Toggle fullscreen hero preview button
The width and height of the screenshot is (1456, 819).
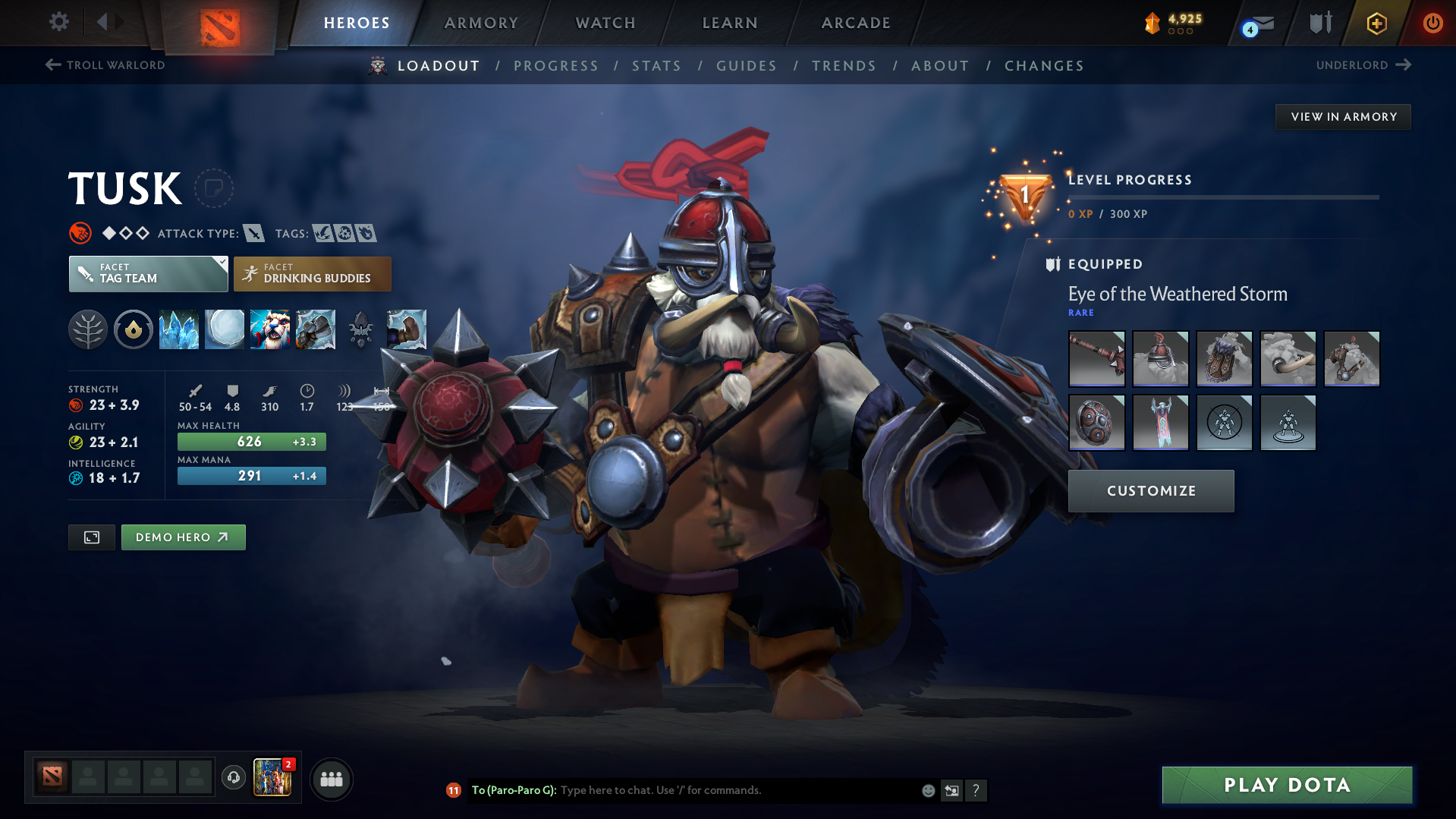[x=91, y=537]
